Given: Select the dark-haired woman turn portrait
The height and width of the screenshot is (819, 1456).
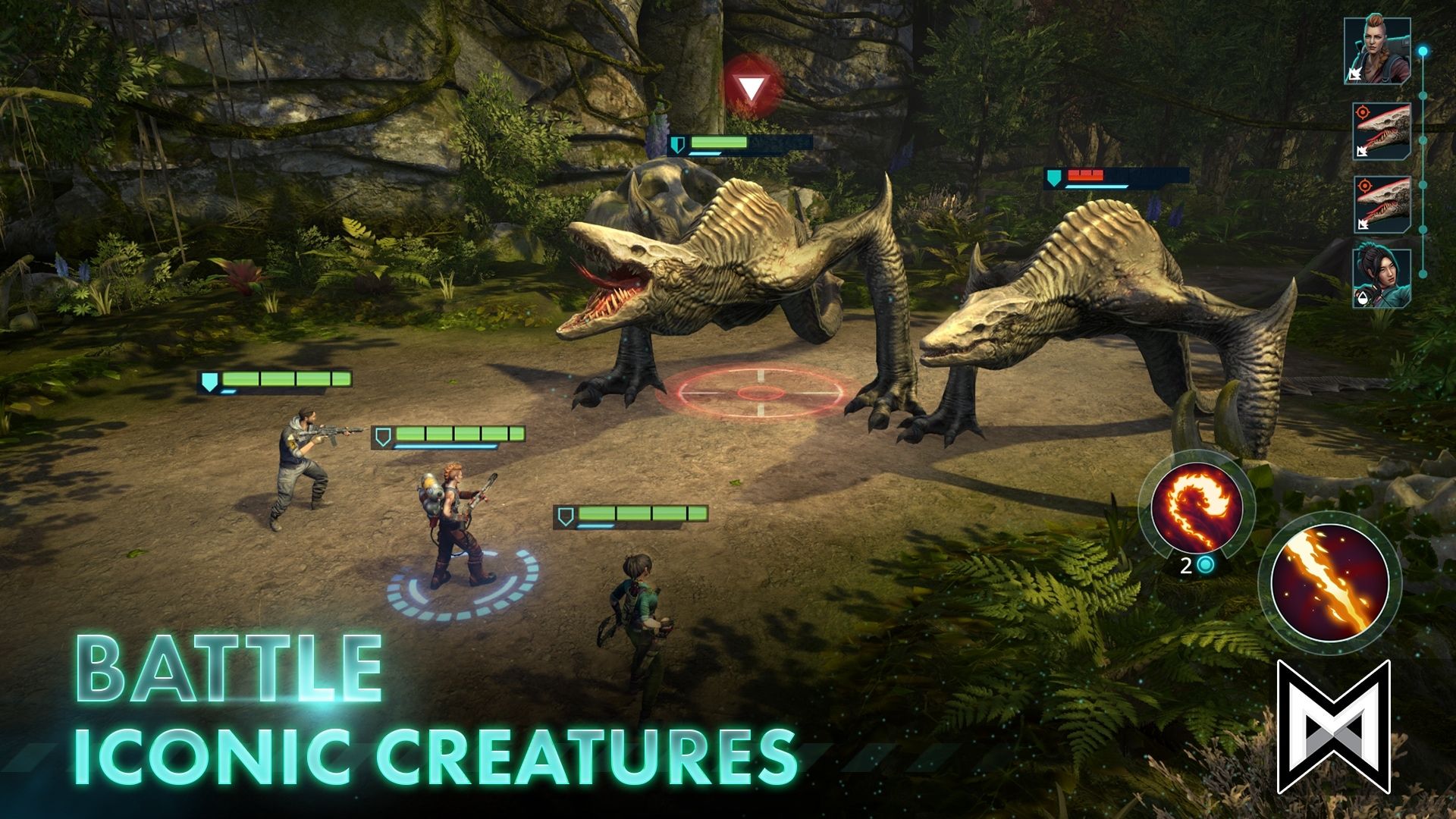Looking at the screenshot, I should coord(1382,278).
